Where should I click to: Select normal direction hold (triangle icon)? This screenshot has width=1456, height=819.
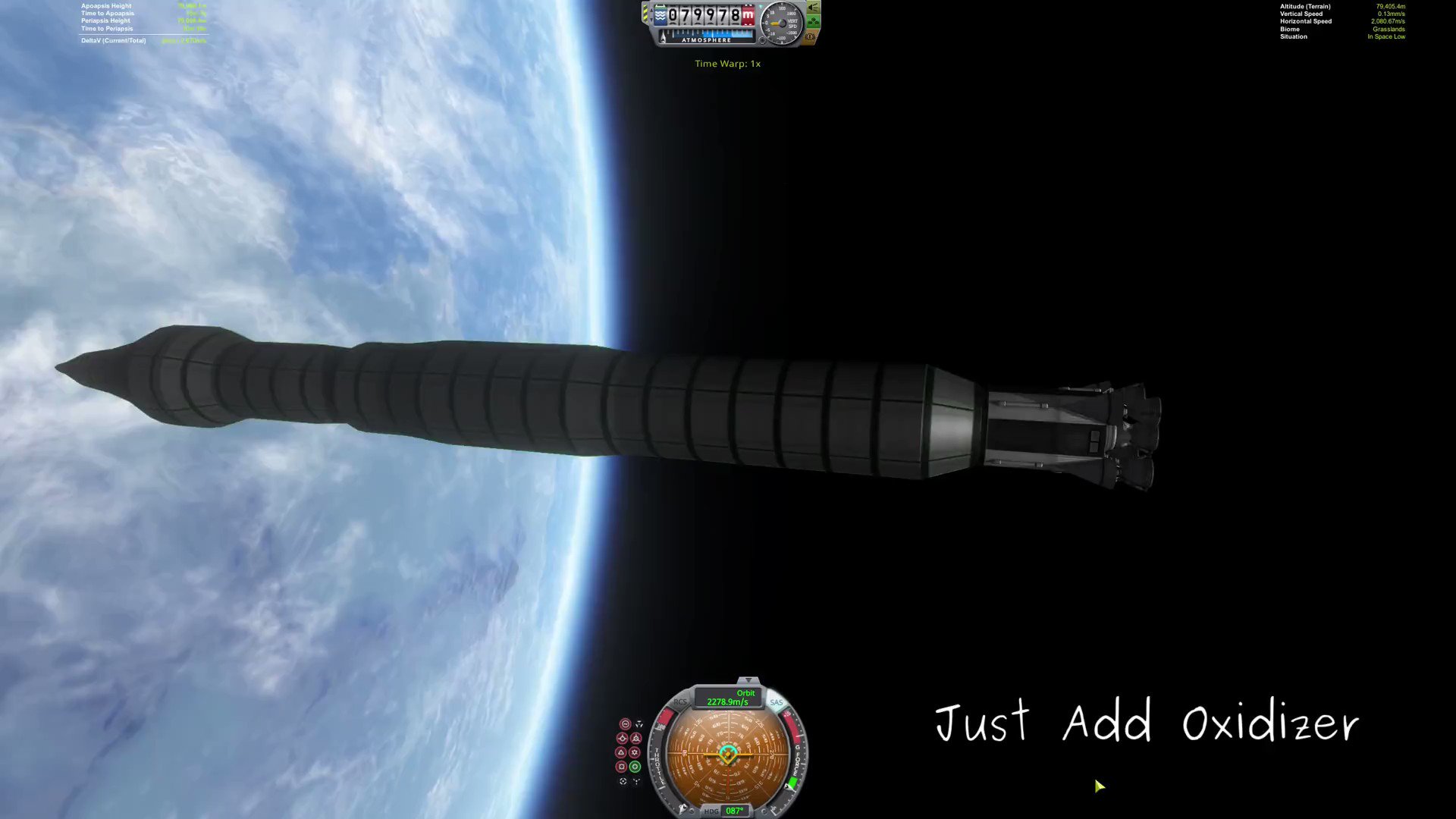(620, 753)
